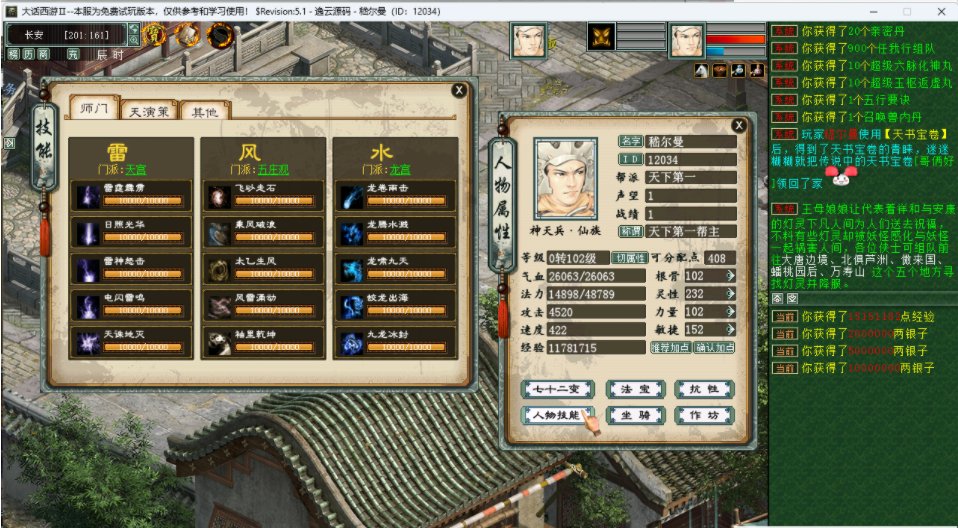This screenshot has height=528, width=958.
Task: Select the 师门 tab
Action: click(x=94, y=109)
